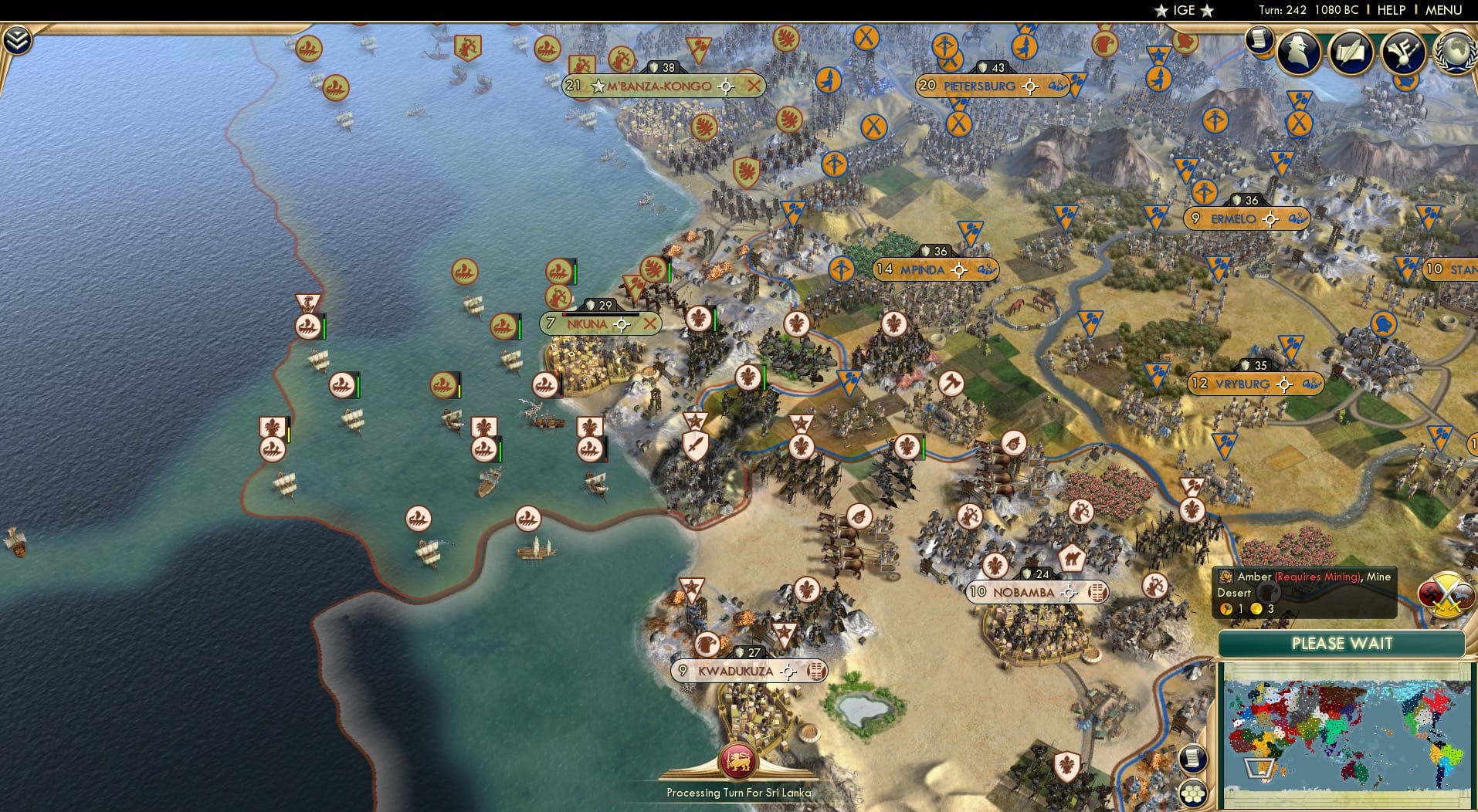Click the Amber resource icon in the tooltip

click(x=1228, y=577)
